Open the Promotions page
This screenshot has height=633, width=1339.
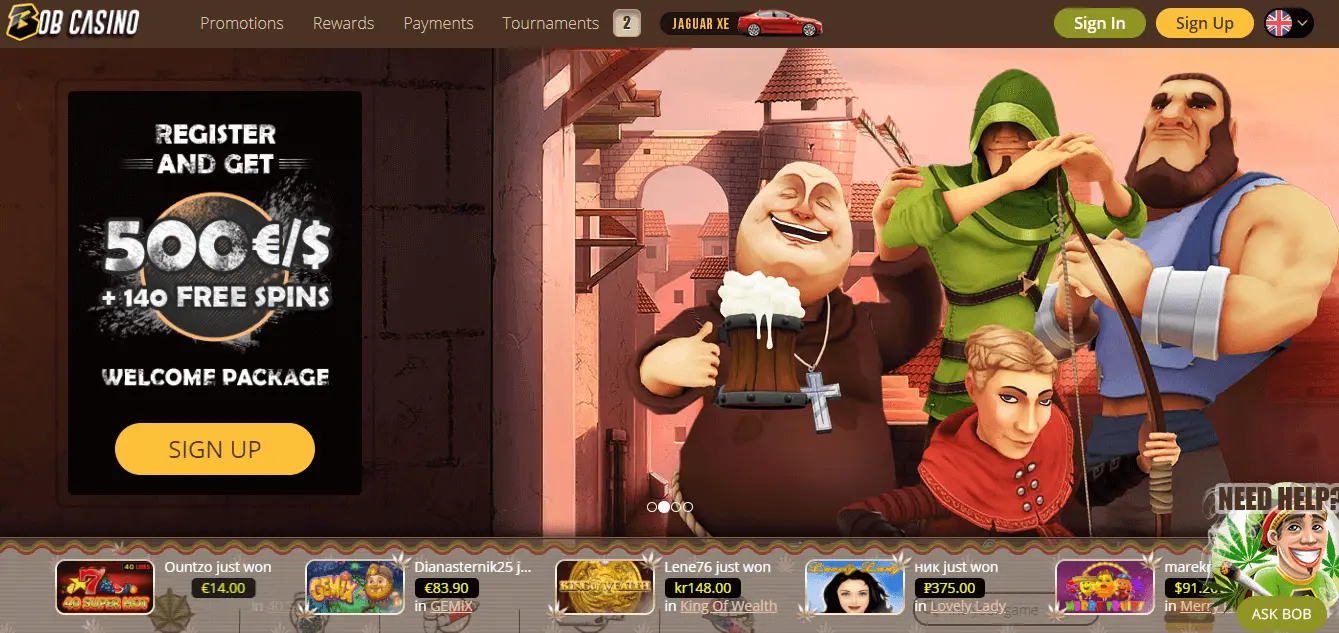241,23
